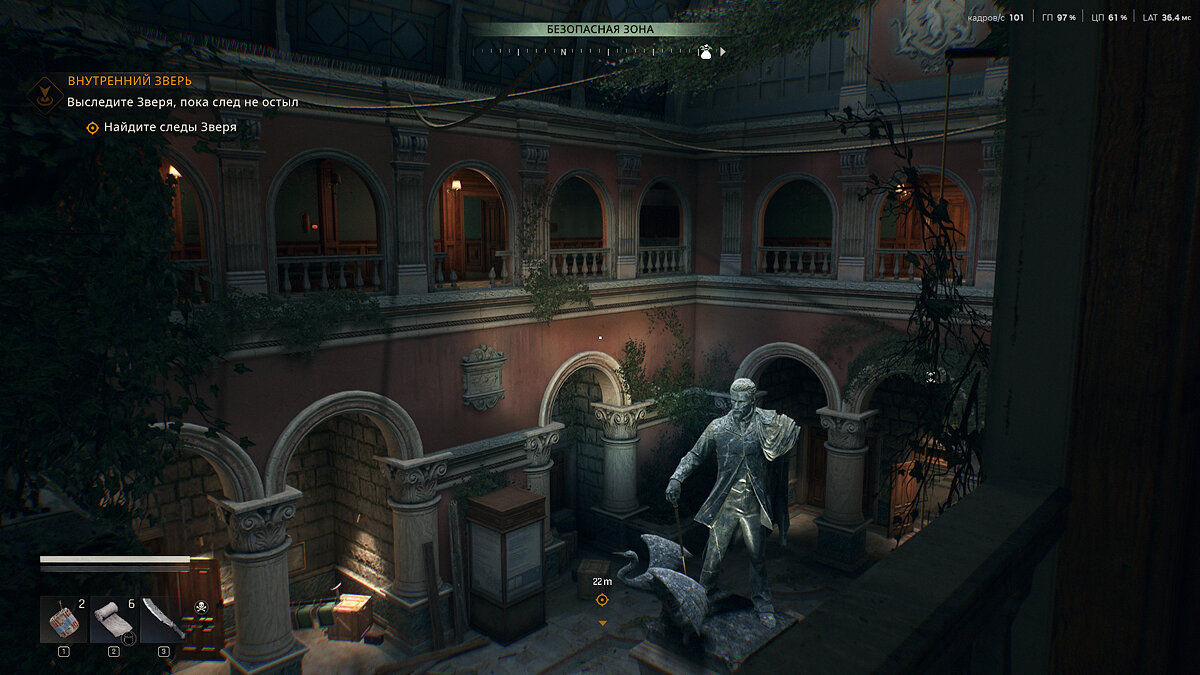Click the orange waypoint marker at 22 m
The height and width of the screenshot is (675, 1200).
pyautogui.click(x=602, y=600)
